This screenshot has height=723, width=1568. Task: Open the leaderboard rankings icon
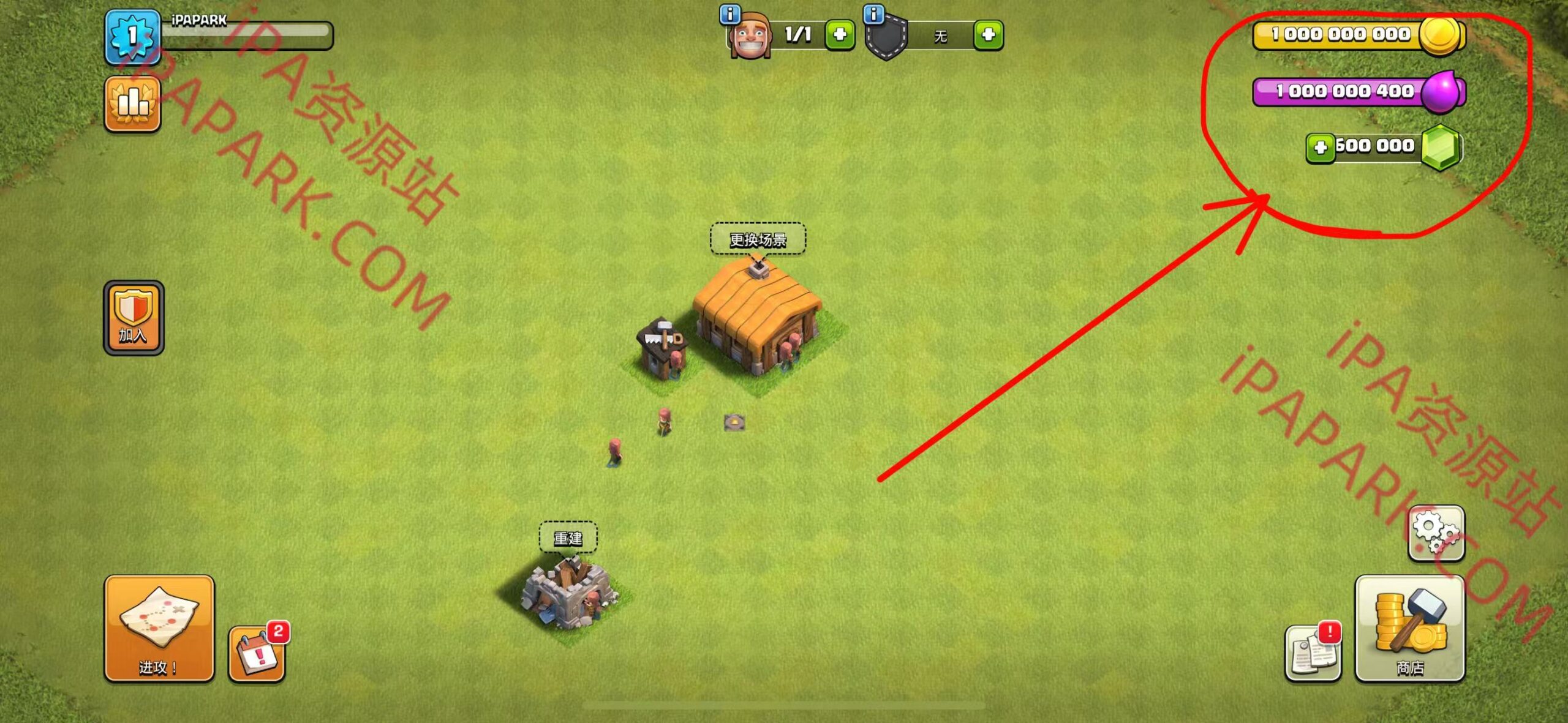(132, 104)
